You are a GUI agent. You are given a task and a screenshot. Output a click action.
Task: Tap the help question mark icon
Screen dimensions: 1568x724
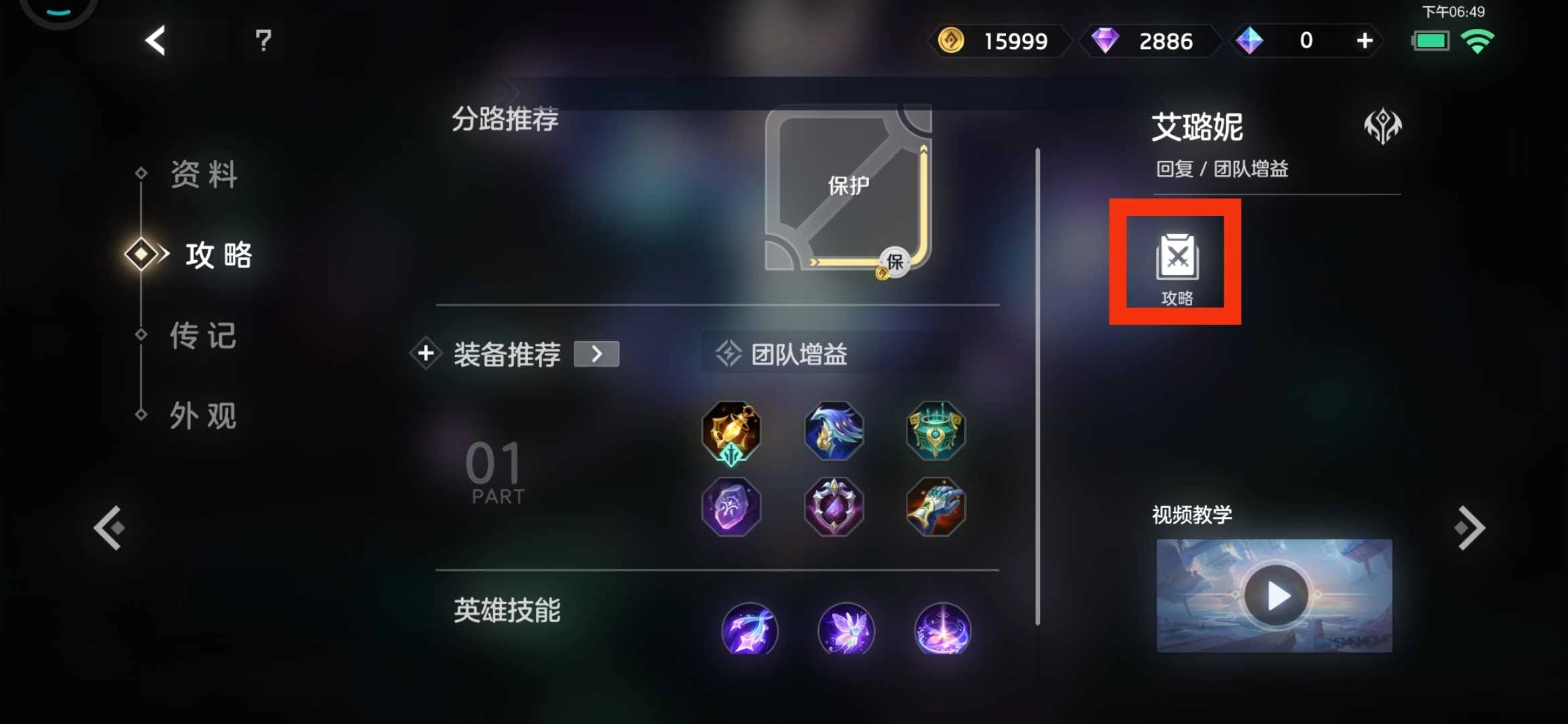pos(263,41)
